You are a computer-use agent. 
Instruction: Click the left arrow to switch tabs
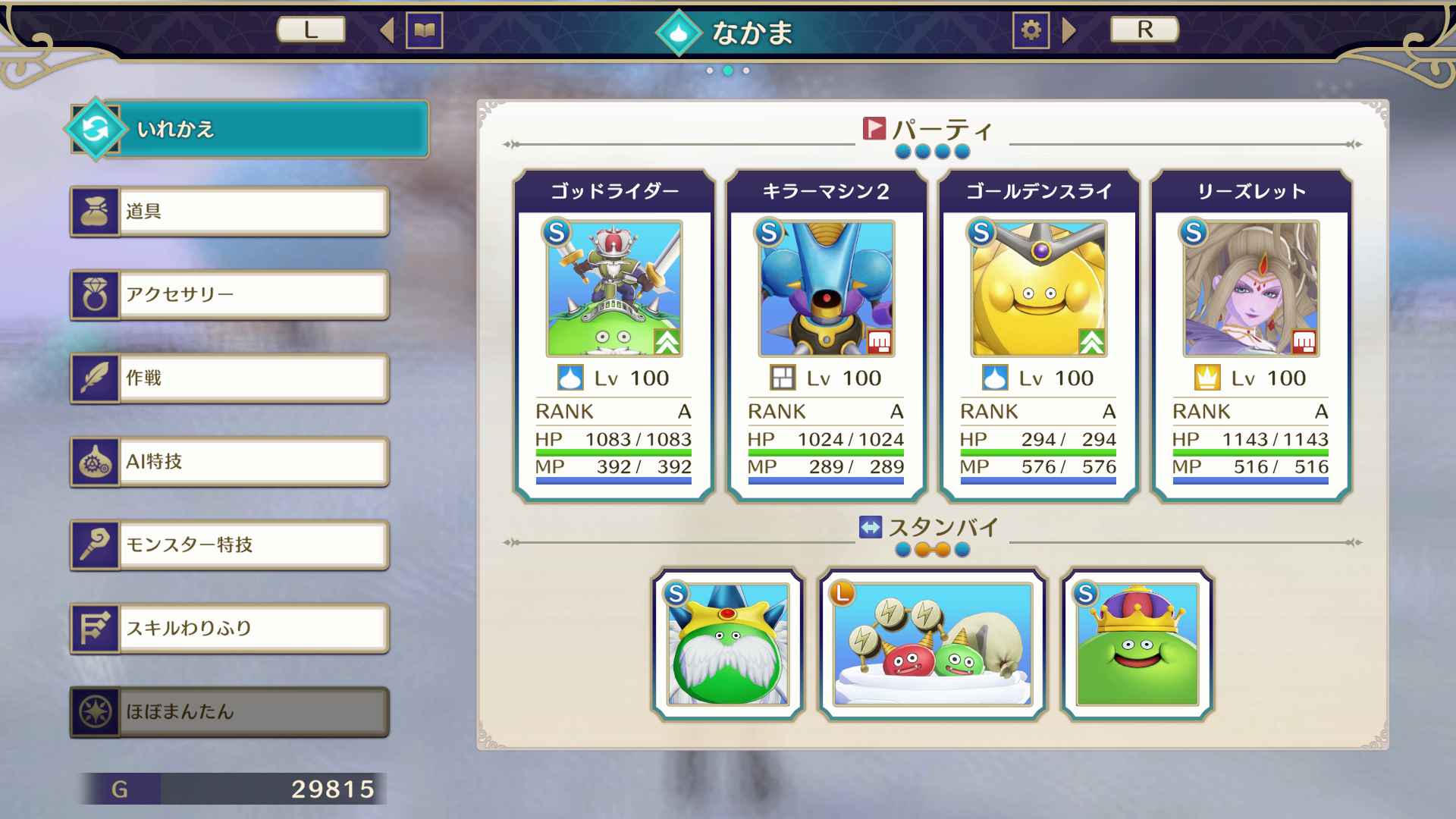387,31
